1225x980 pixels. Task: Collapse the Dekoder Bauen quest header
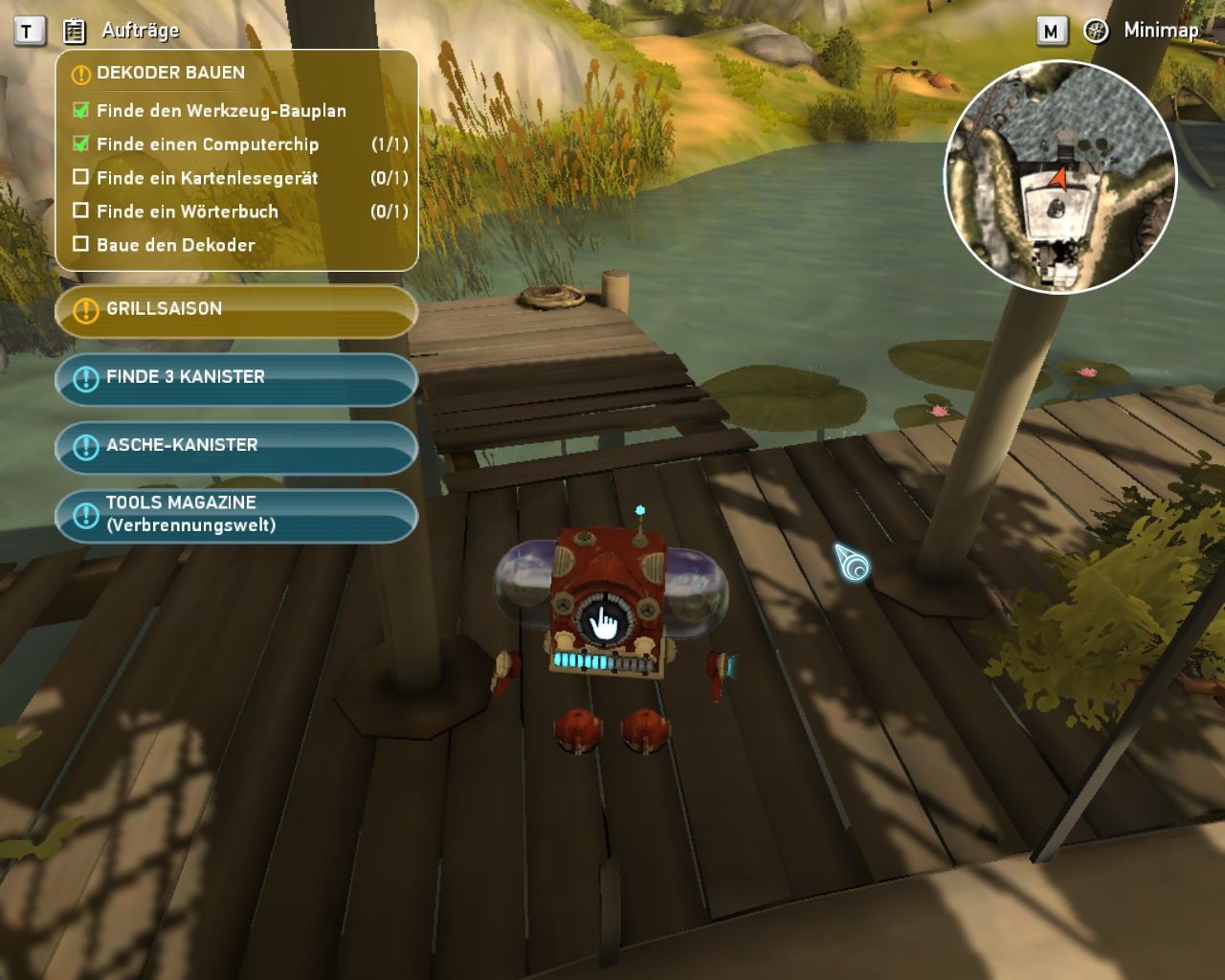pyautogui.click(x=170, y=73)
